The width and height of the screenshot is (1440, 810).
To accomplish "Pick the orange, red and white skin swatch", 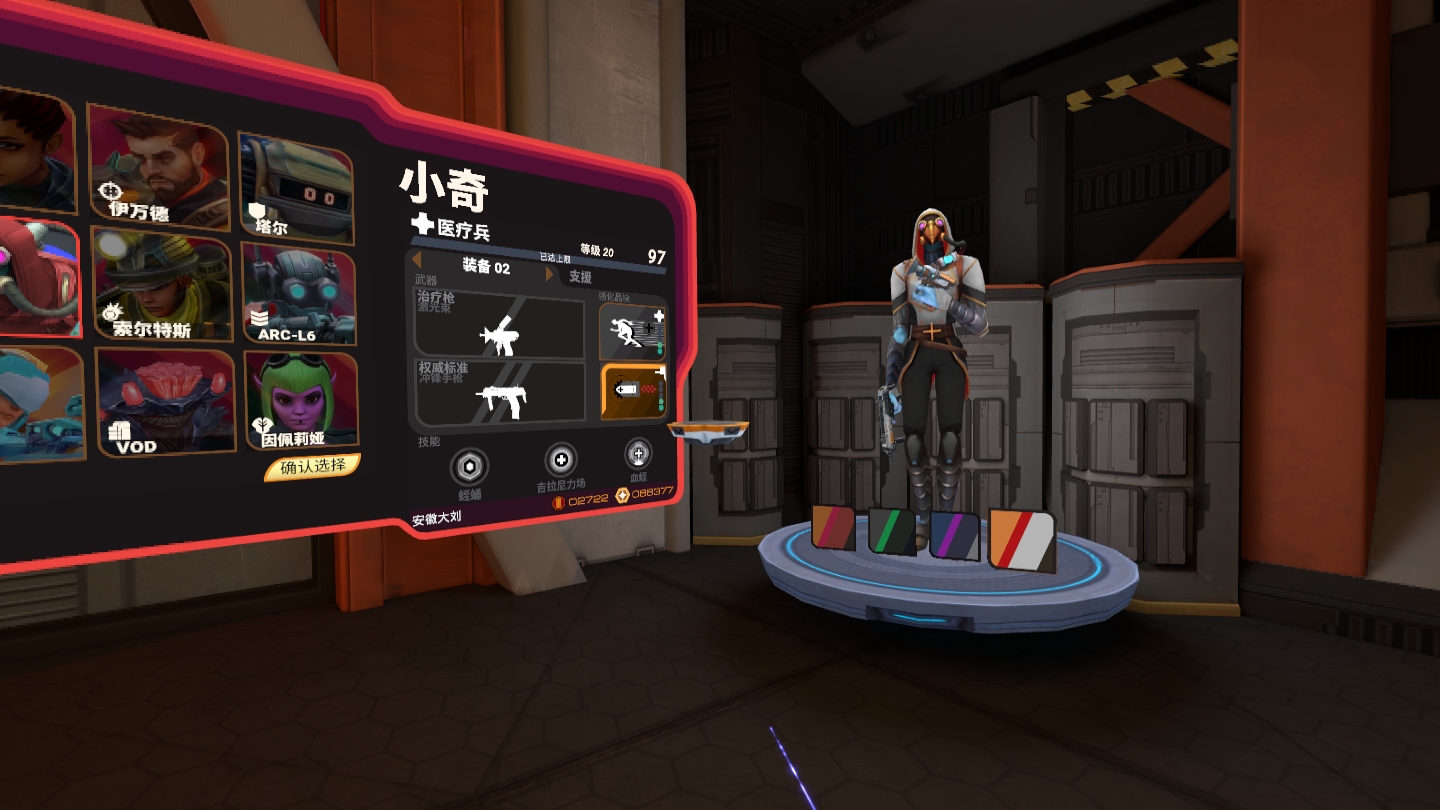I will (x=1022, y=541).
